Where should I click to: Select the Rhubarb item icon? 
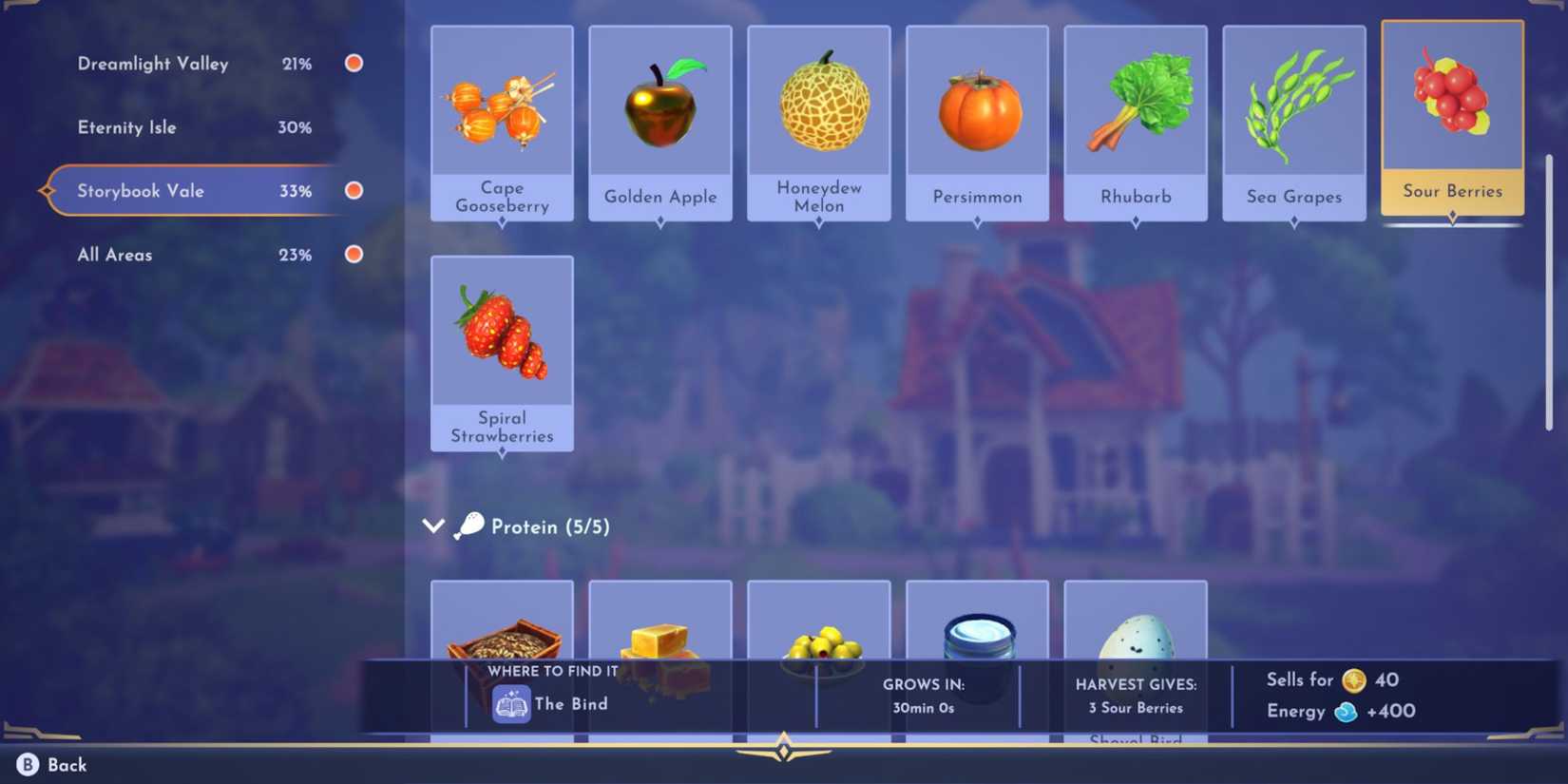[x=1136, y=105]
